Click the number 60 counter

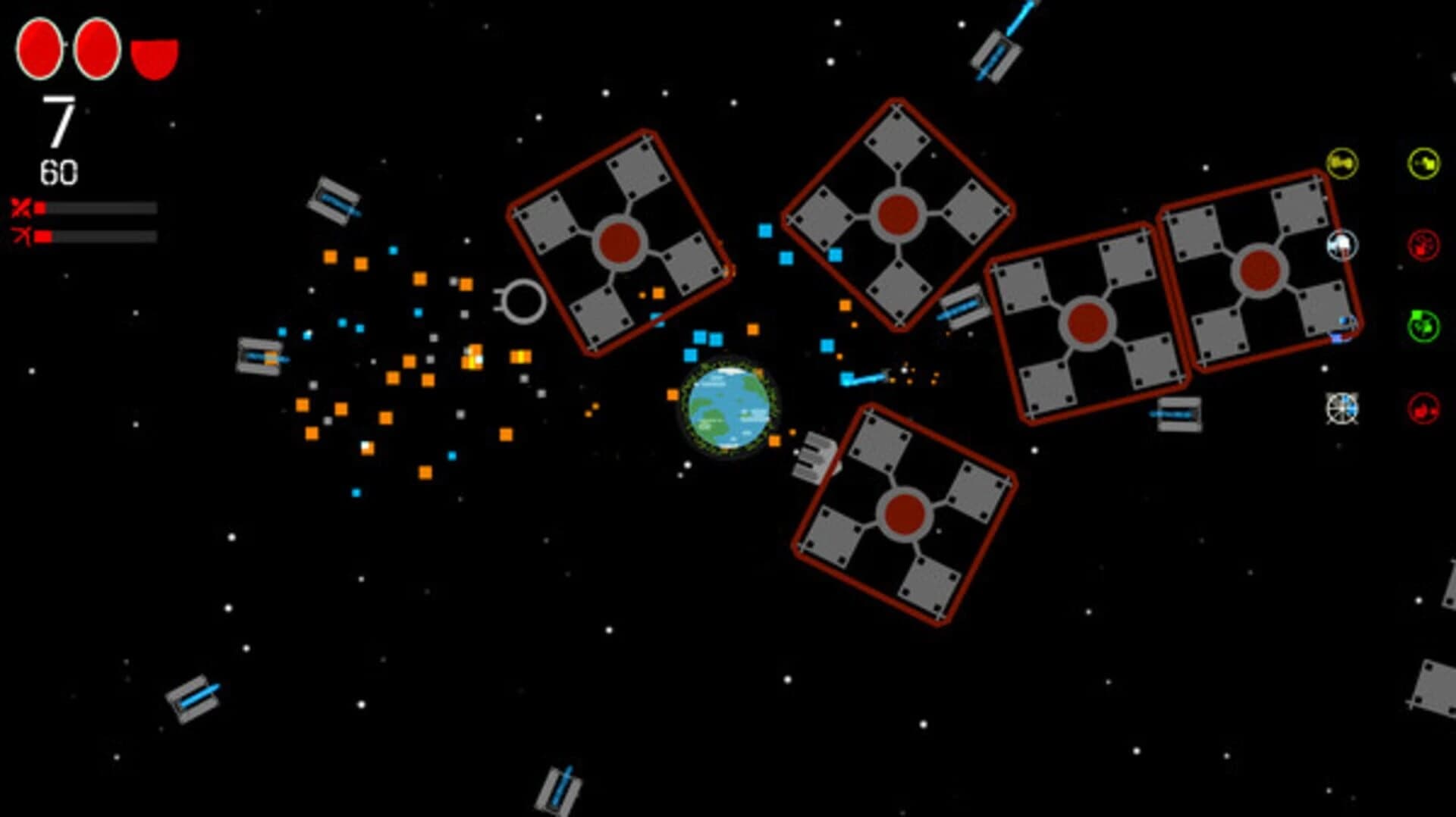pyautogui.click(x=61, y=171)
